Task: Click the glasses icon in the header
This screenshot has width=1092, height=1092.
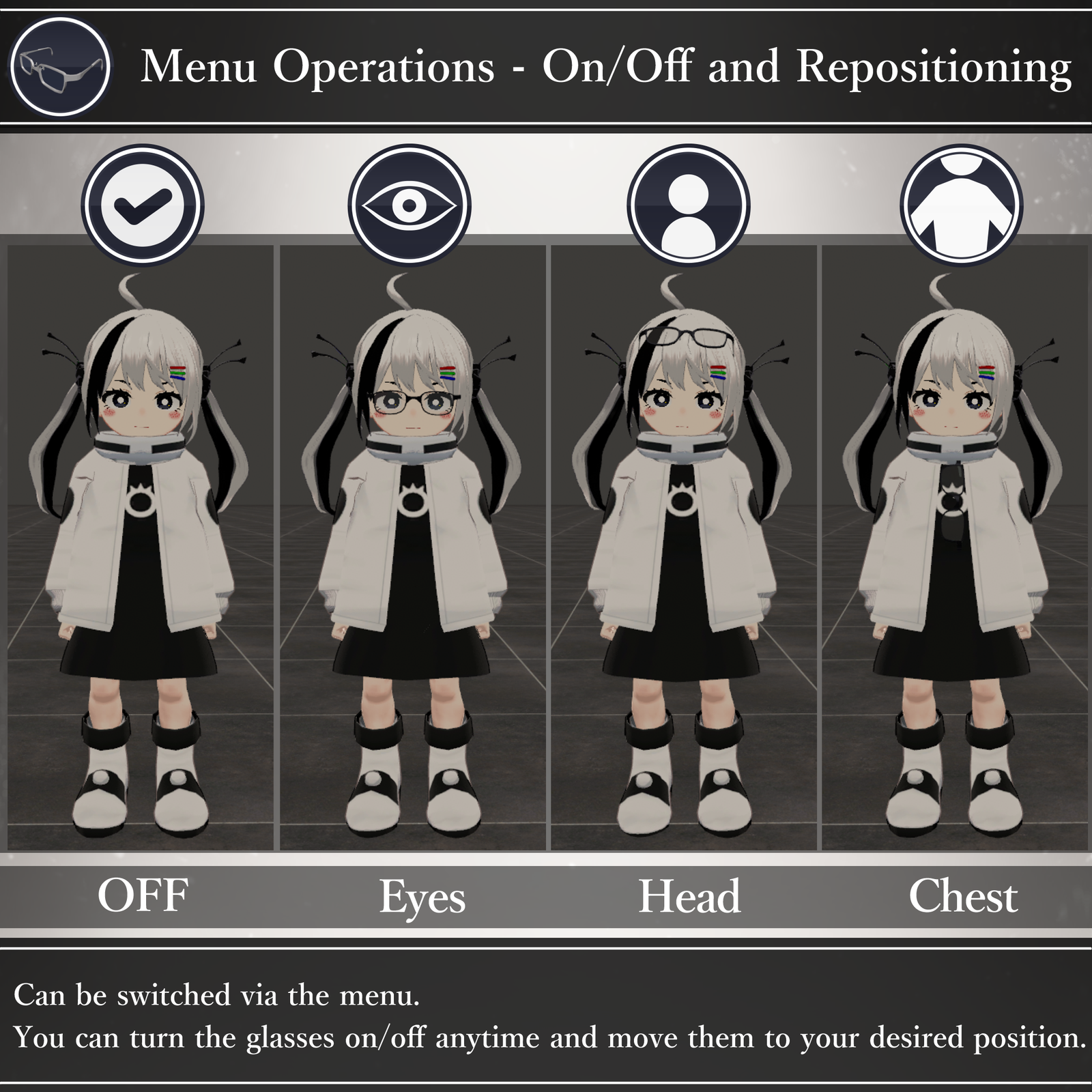Action: 61,66
